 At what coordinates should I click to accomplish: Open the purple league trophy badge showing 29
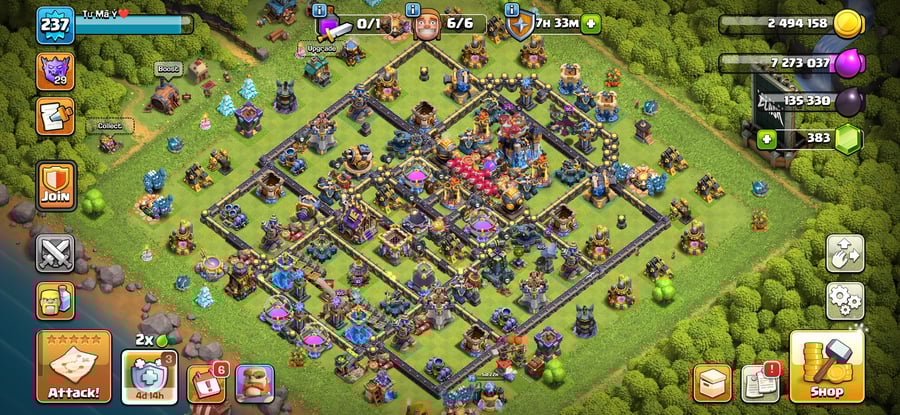[55, 70]
